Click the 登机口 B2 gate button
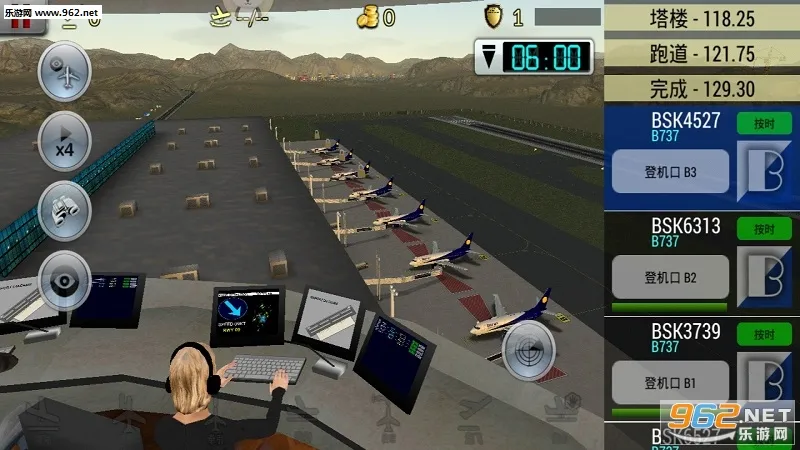This screenshot has height=450, width=800. 670,277
